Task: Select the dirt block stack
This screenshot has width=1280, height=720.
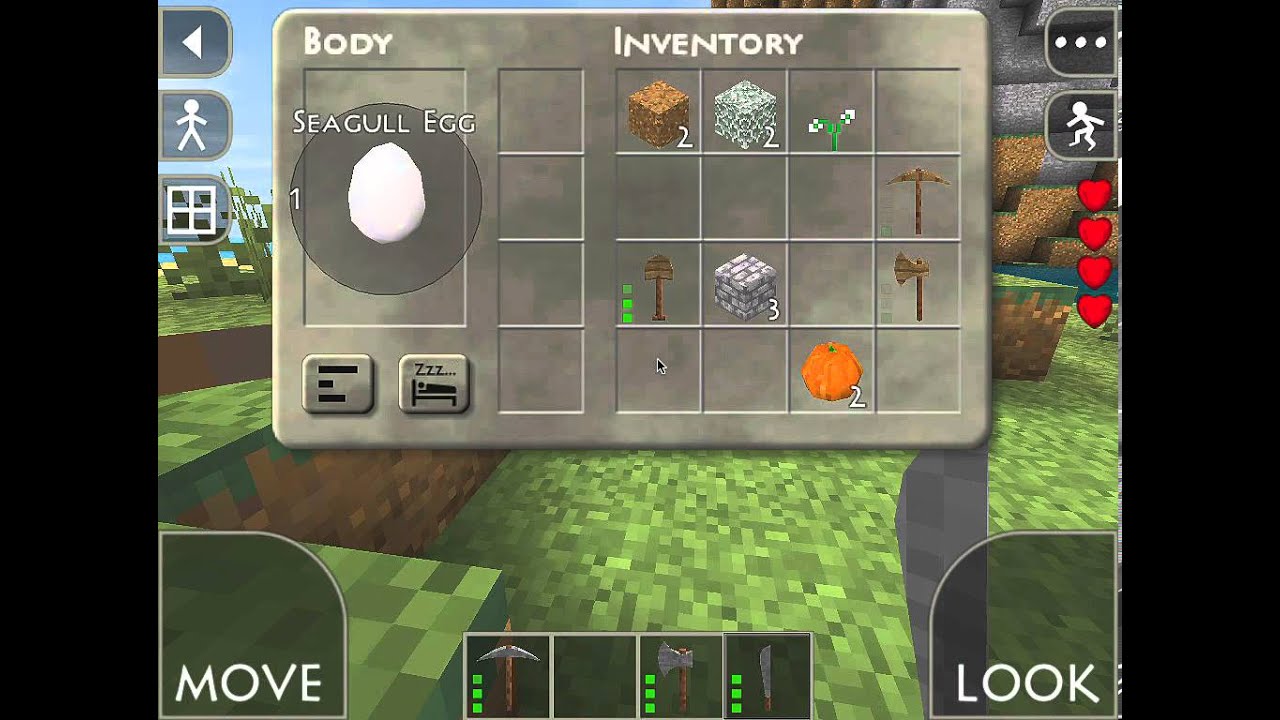Action: click(658, 112)
